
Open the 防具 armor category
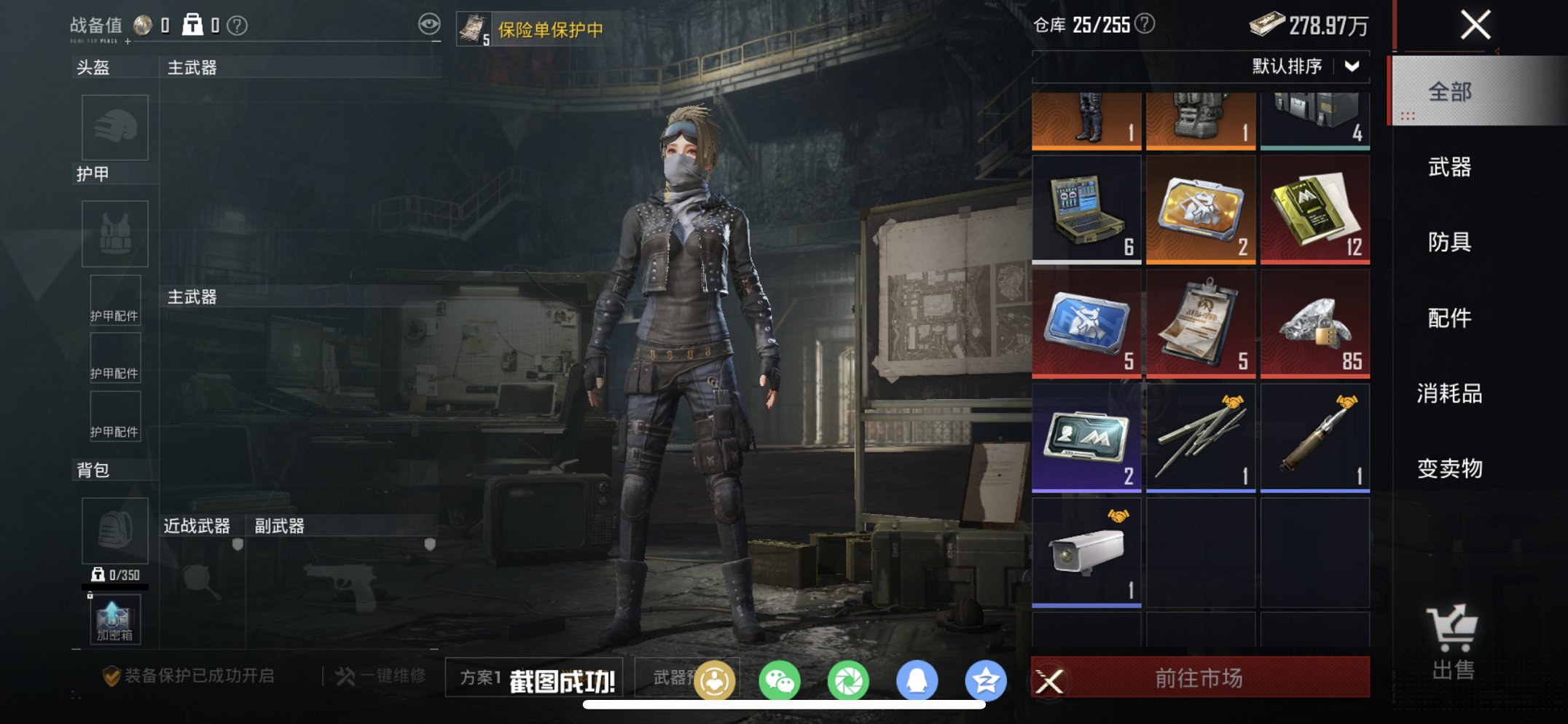coord(1451,243)
